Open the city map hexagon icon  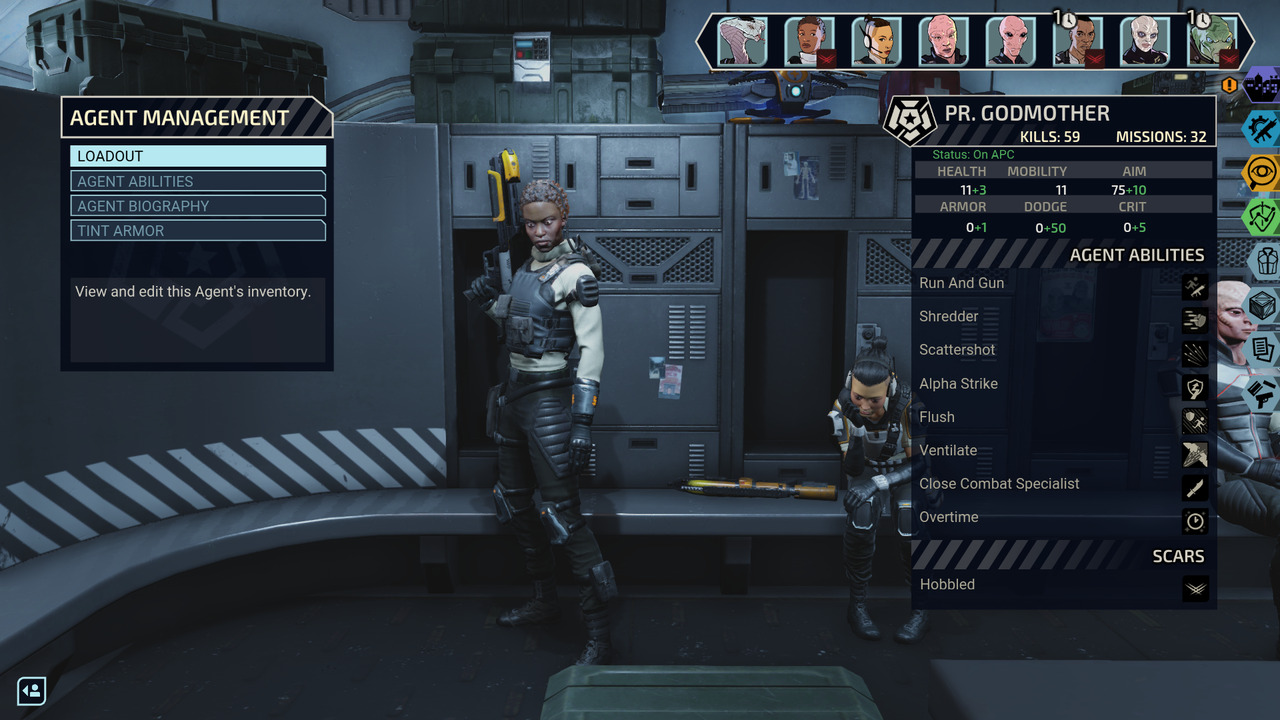pyautogui.click(x=1263, y=85)
